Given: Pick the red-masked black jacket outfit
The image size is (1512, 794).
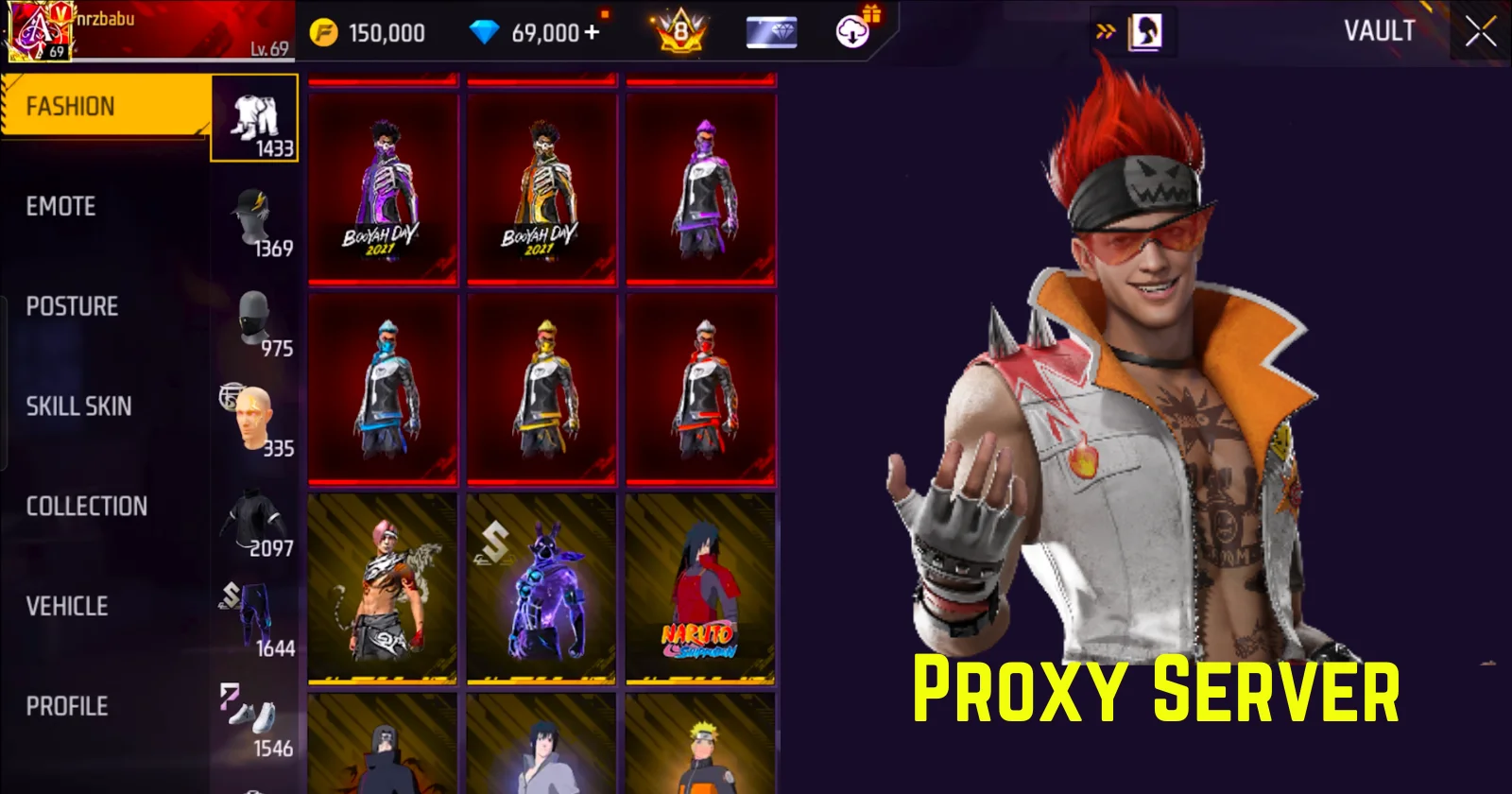Looking at the screenshot, I should tap(700, 389).
